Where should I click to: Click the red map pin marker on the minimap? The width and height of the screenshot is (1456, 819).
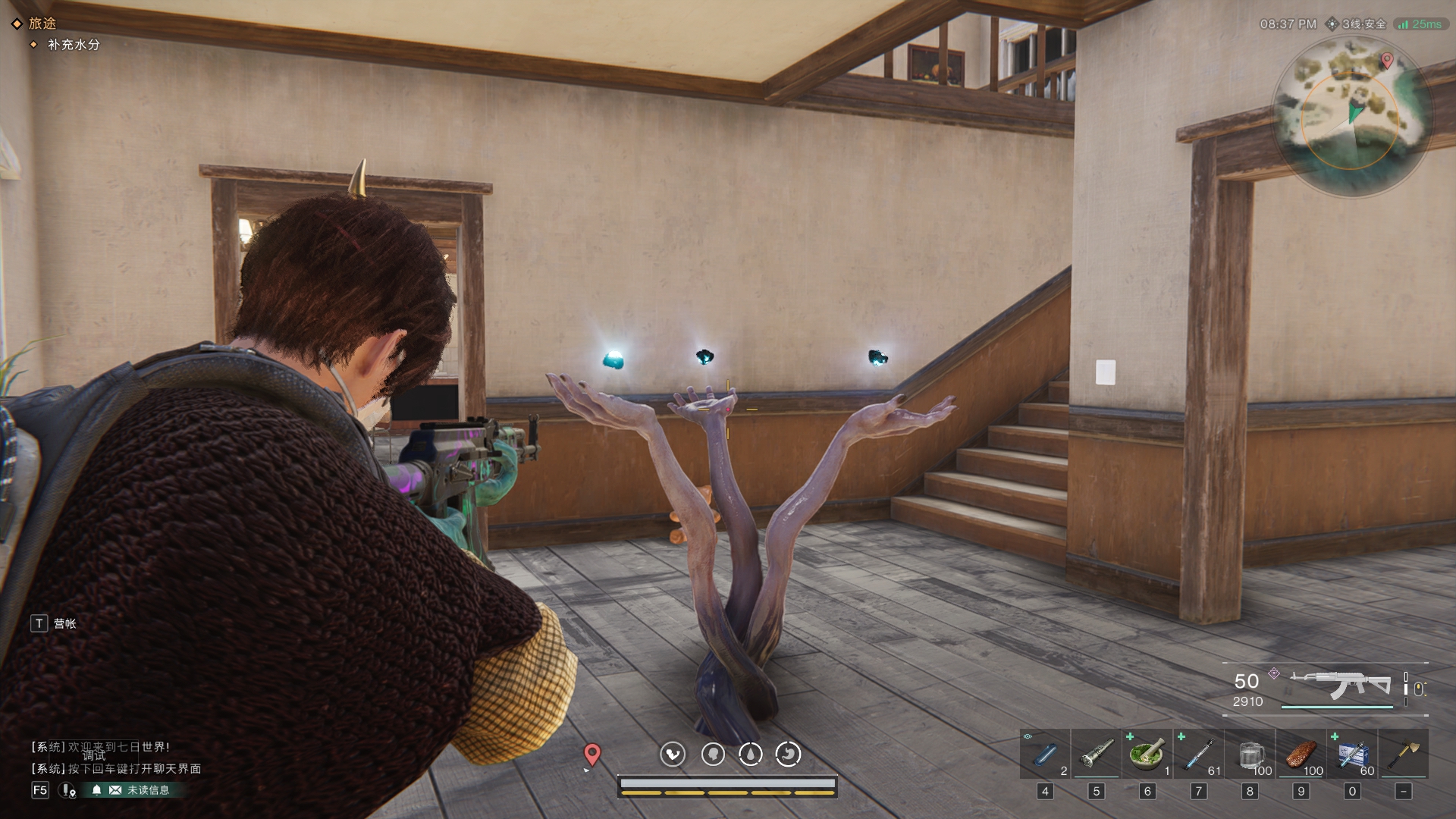click(x=1387, y=61)
